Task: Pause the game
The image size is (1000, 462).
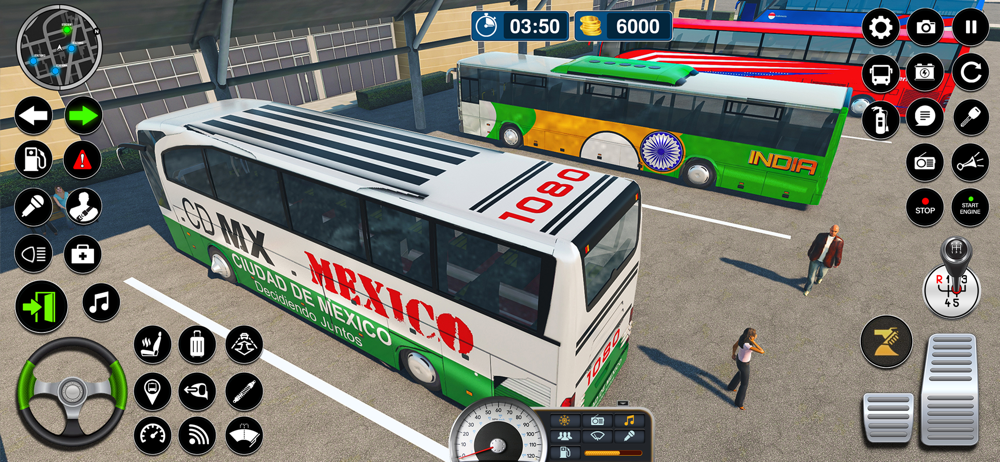Action: pos(970,28)
